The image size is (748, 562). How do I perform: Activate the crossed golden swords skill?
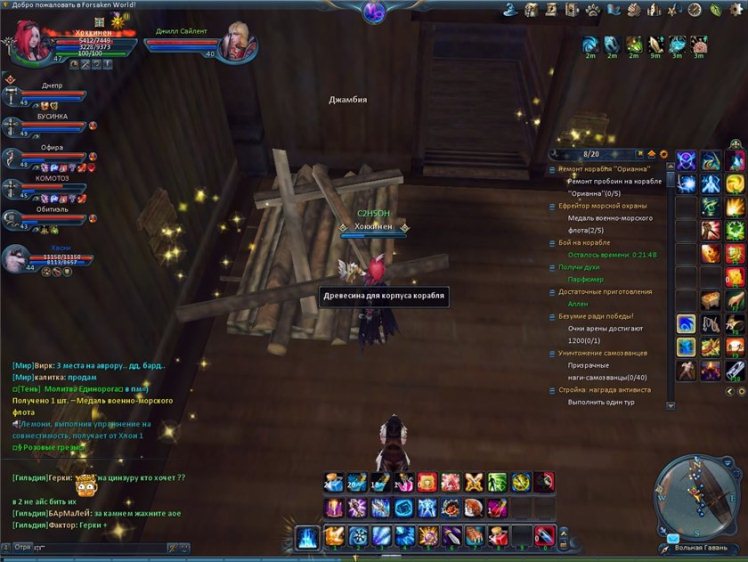(473, 482)
